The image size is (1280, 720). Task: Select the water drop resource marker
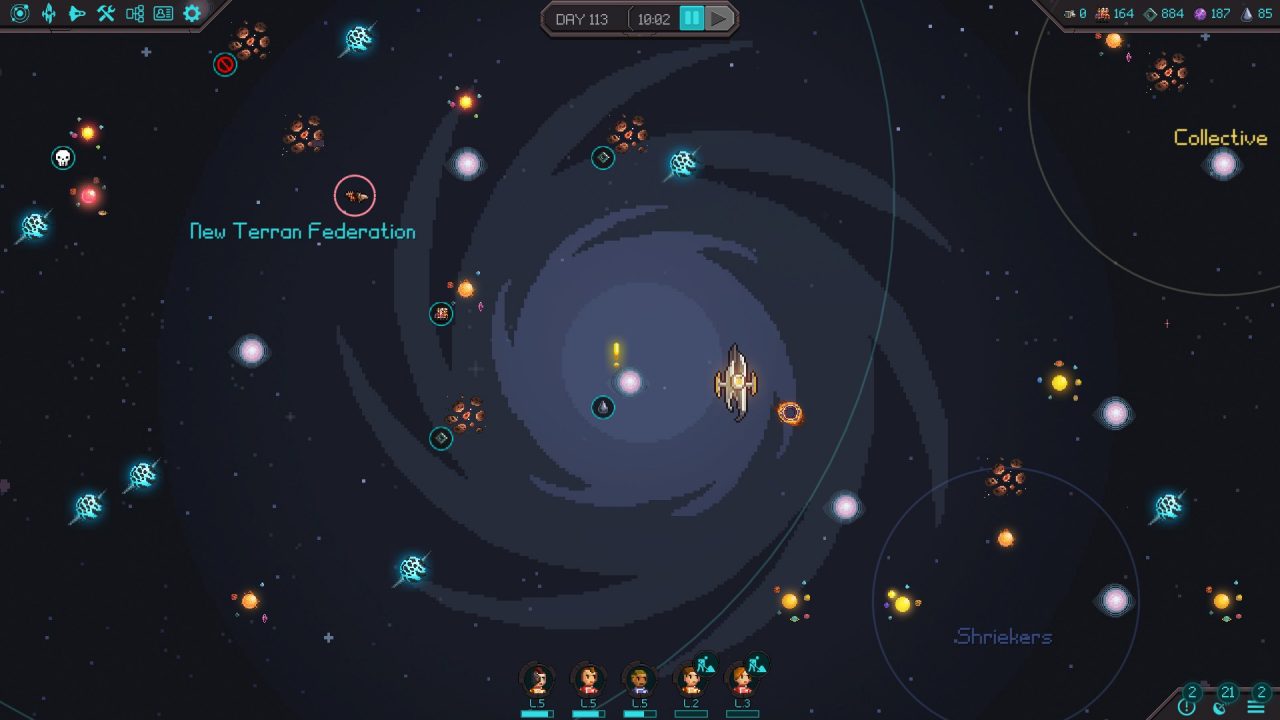(x=603, y=407)
